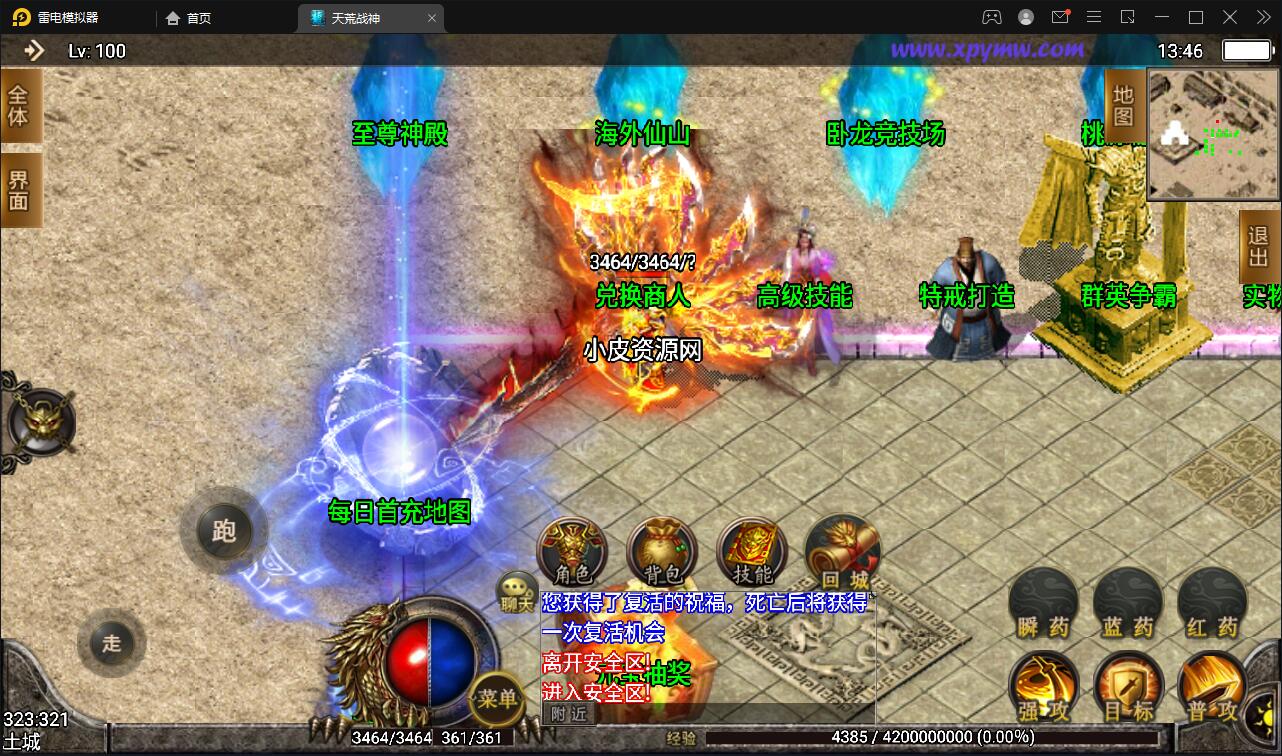This screenshot has height=756, width=1282.
Task: Open the 角色 character panel
Action: 573,552
